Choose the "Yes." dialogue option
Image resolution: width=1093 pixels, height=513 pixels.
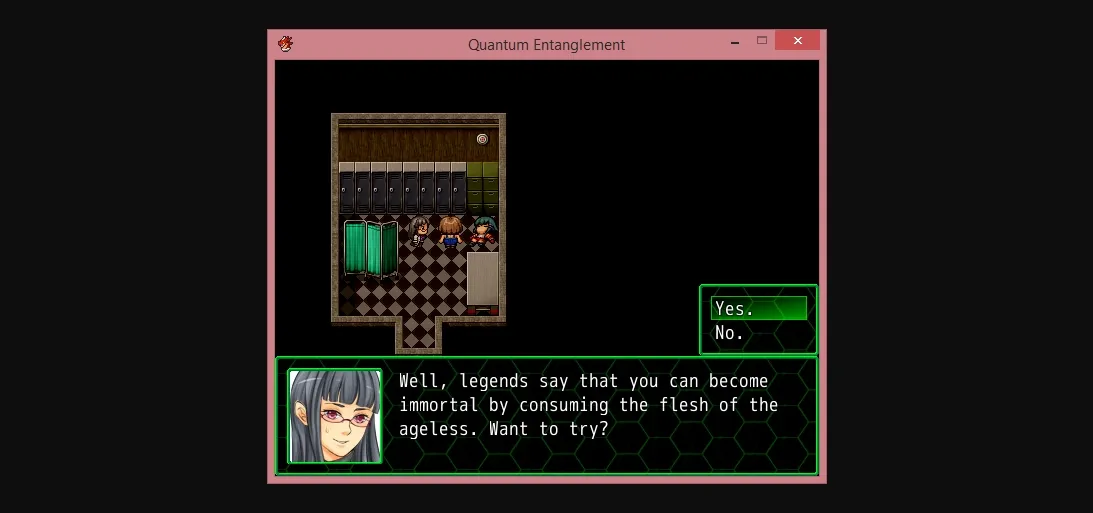click(x=757, y=308)
